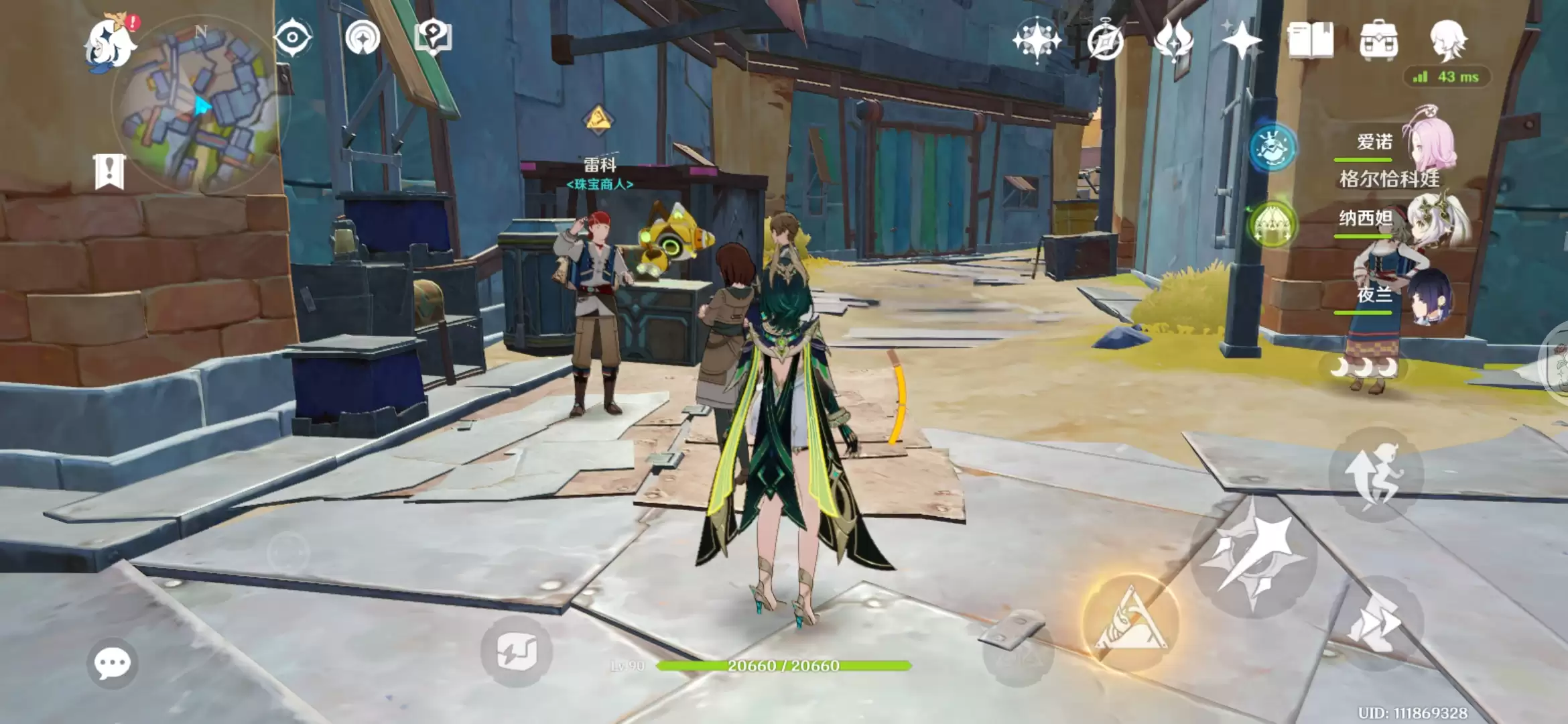Tap the normal attack button
Image resolution: width=1568 pixels, height=724 pixels.
[1253, 558]
